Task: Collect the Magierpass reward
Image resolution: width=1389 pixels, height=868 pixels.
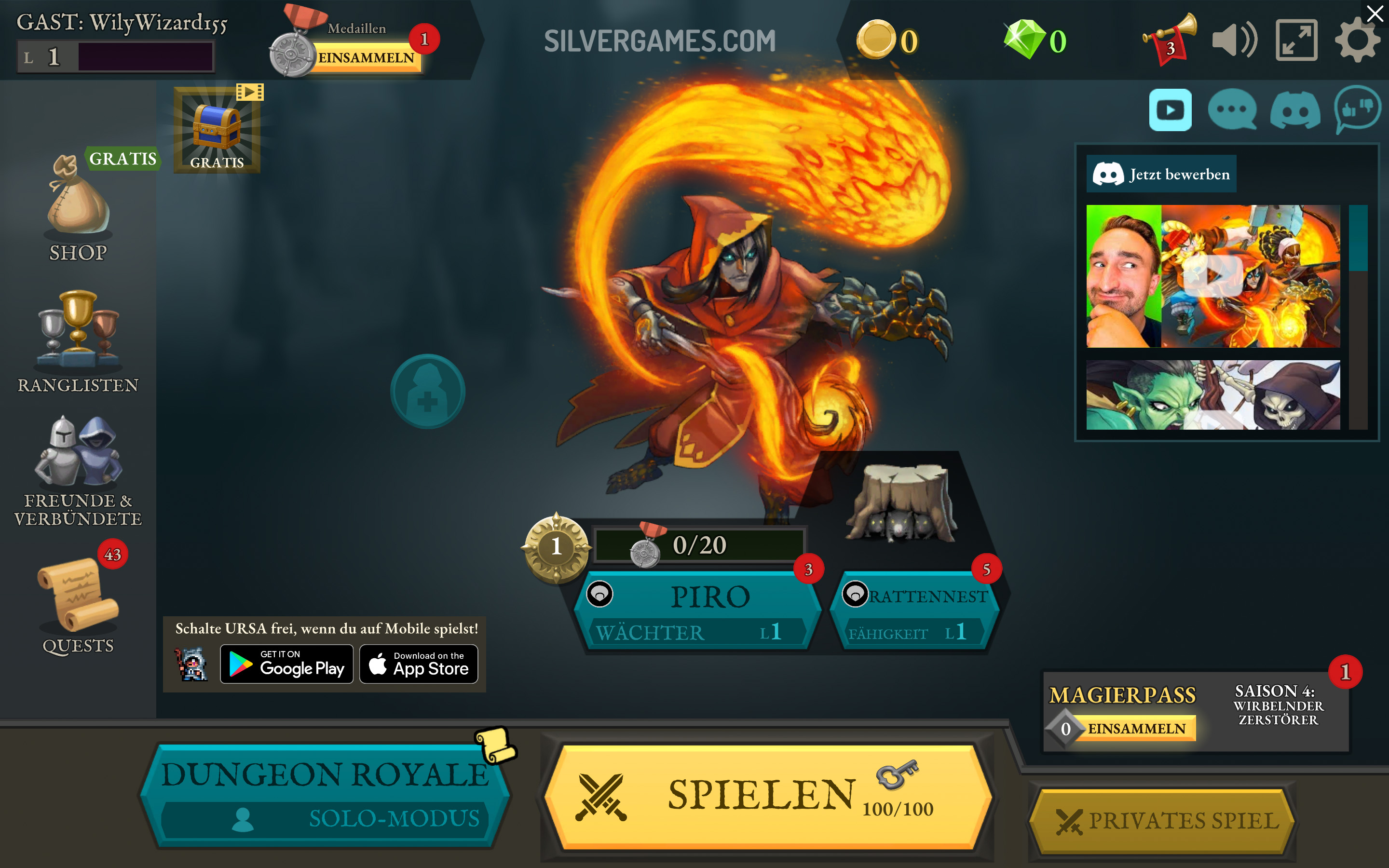Action: pos(1135,729)
